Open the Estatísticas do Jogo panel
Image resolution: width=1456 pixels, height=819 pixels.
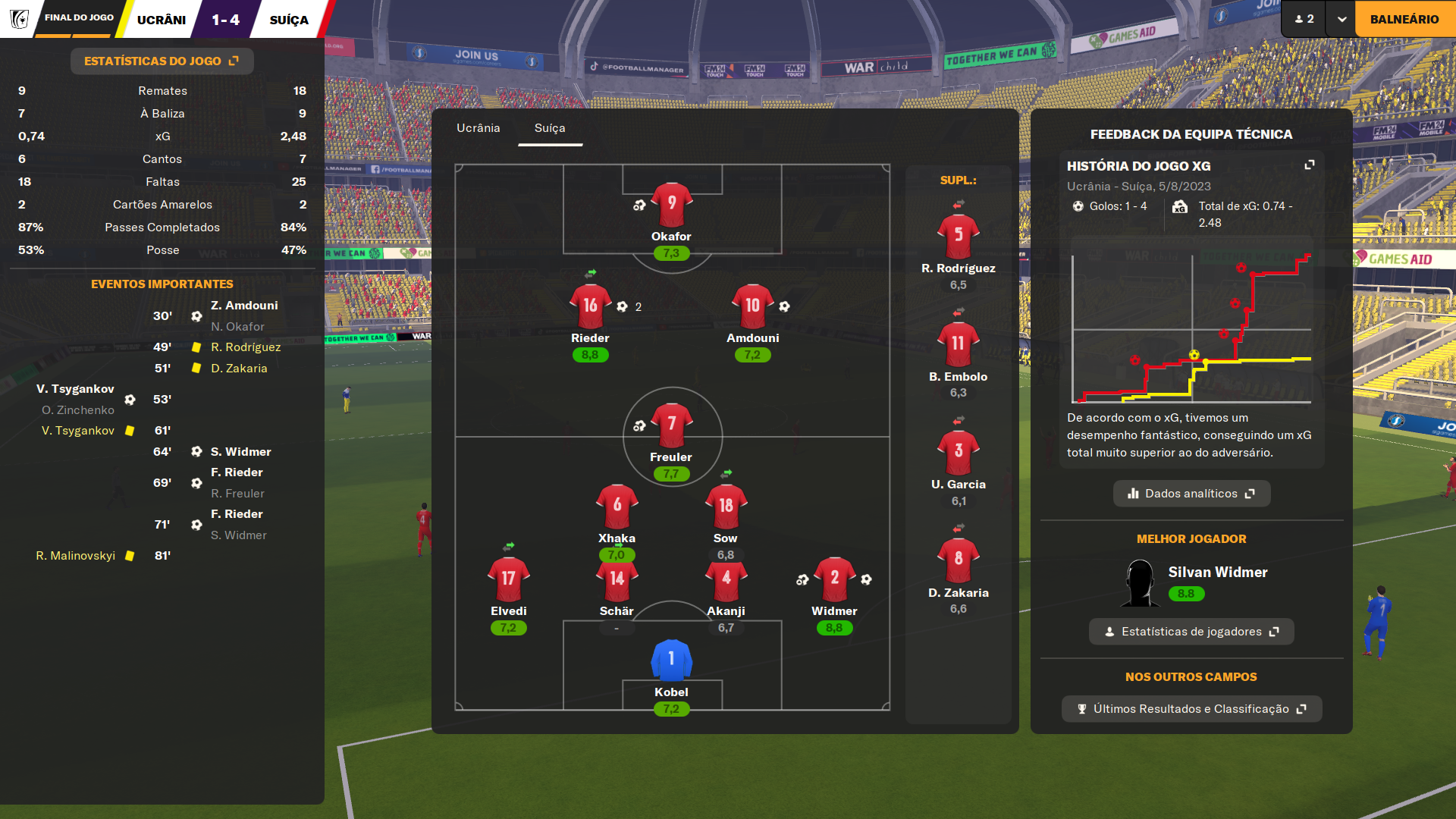(x=162, y=61)
